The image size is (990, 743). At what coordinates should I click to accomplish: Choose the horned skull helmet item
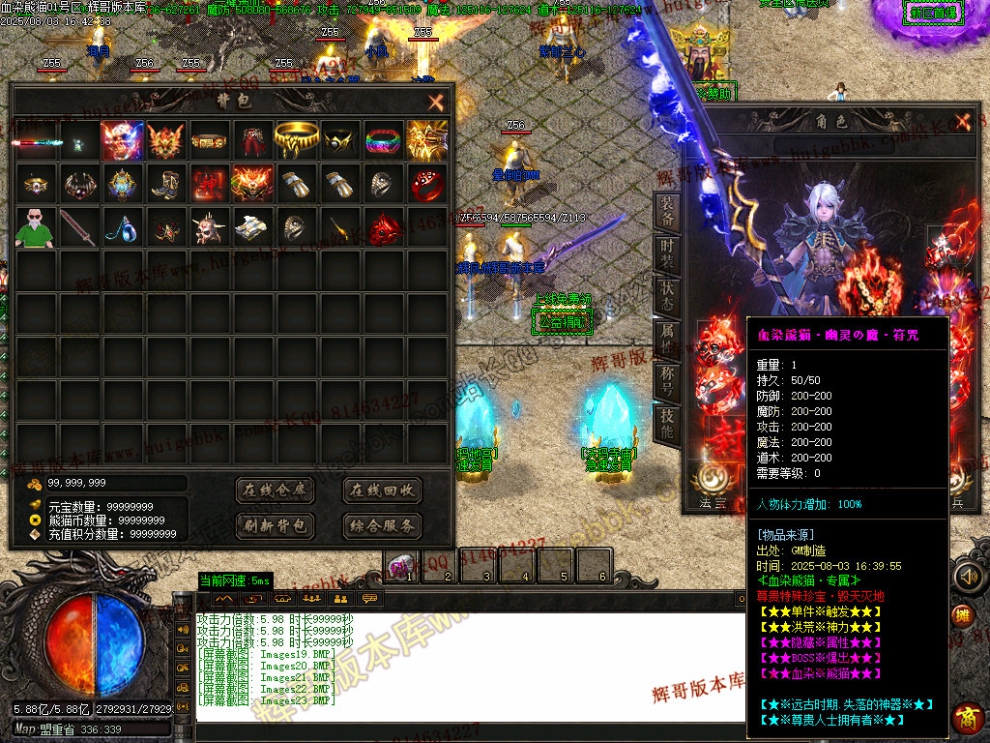point(209,228)
